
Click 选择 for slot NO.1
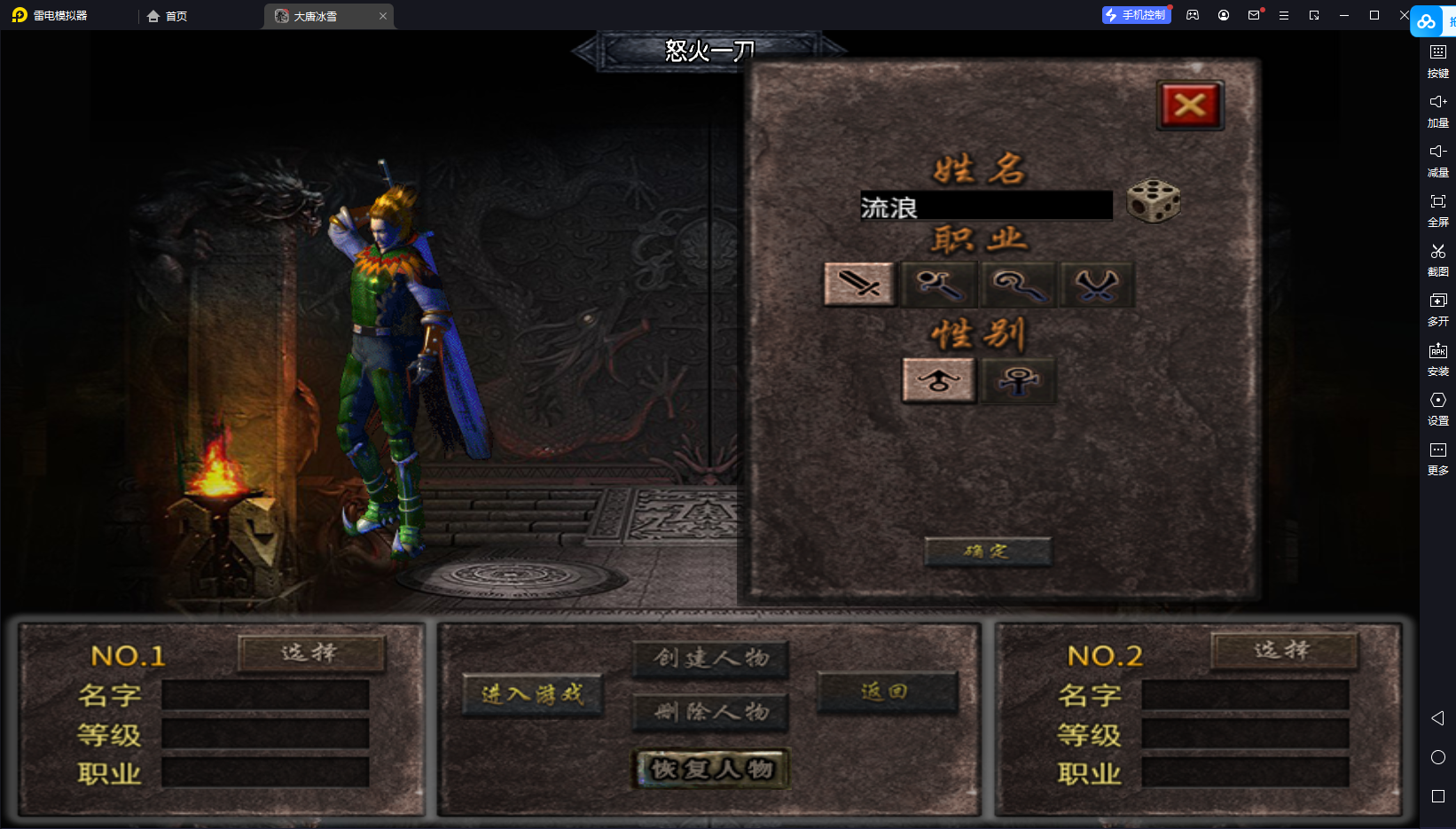tap(310, 653)
